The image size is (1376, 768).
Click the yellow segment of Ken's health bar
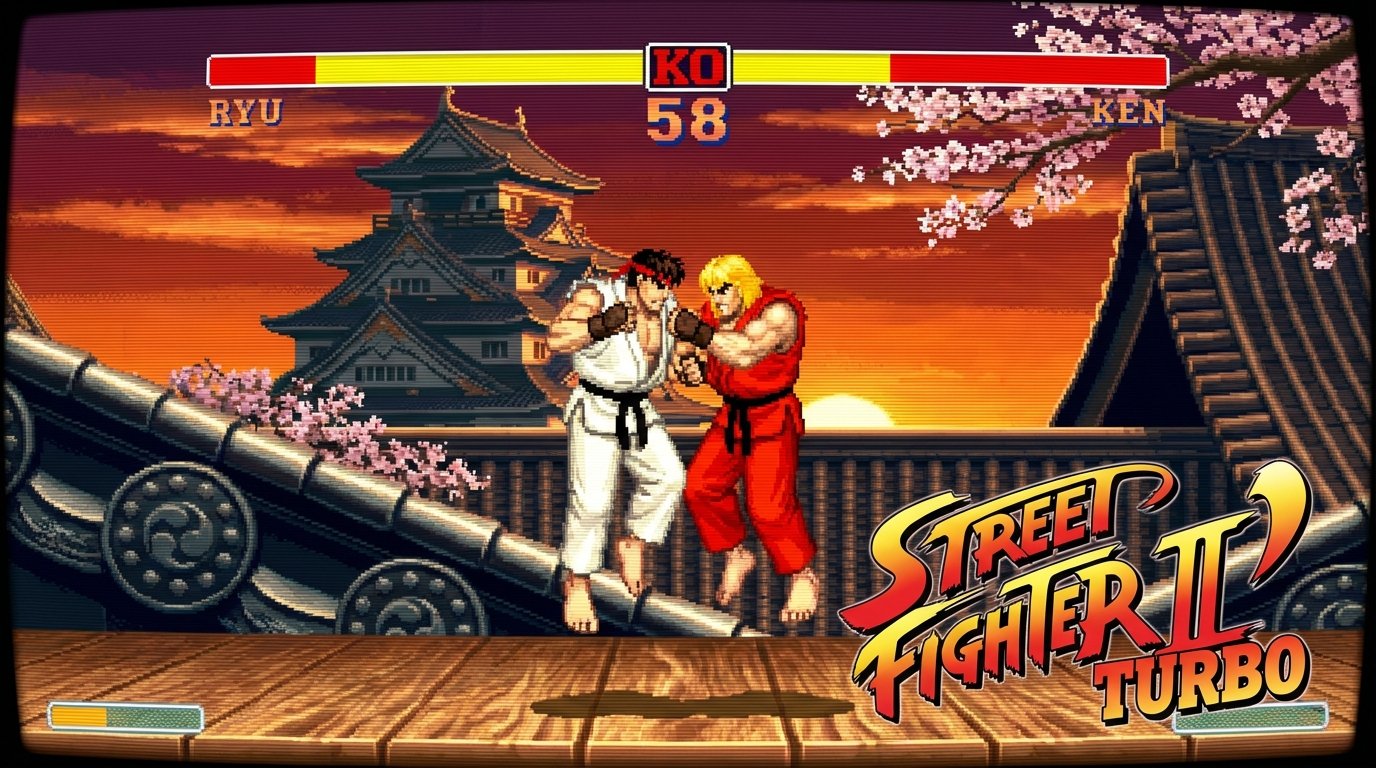(x=810, y=70)
